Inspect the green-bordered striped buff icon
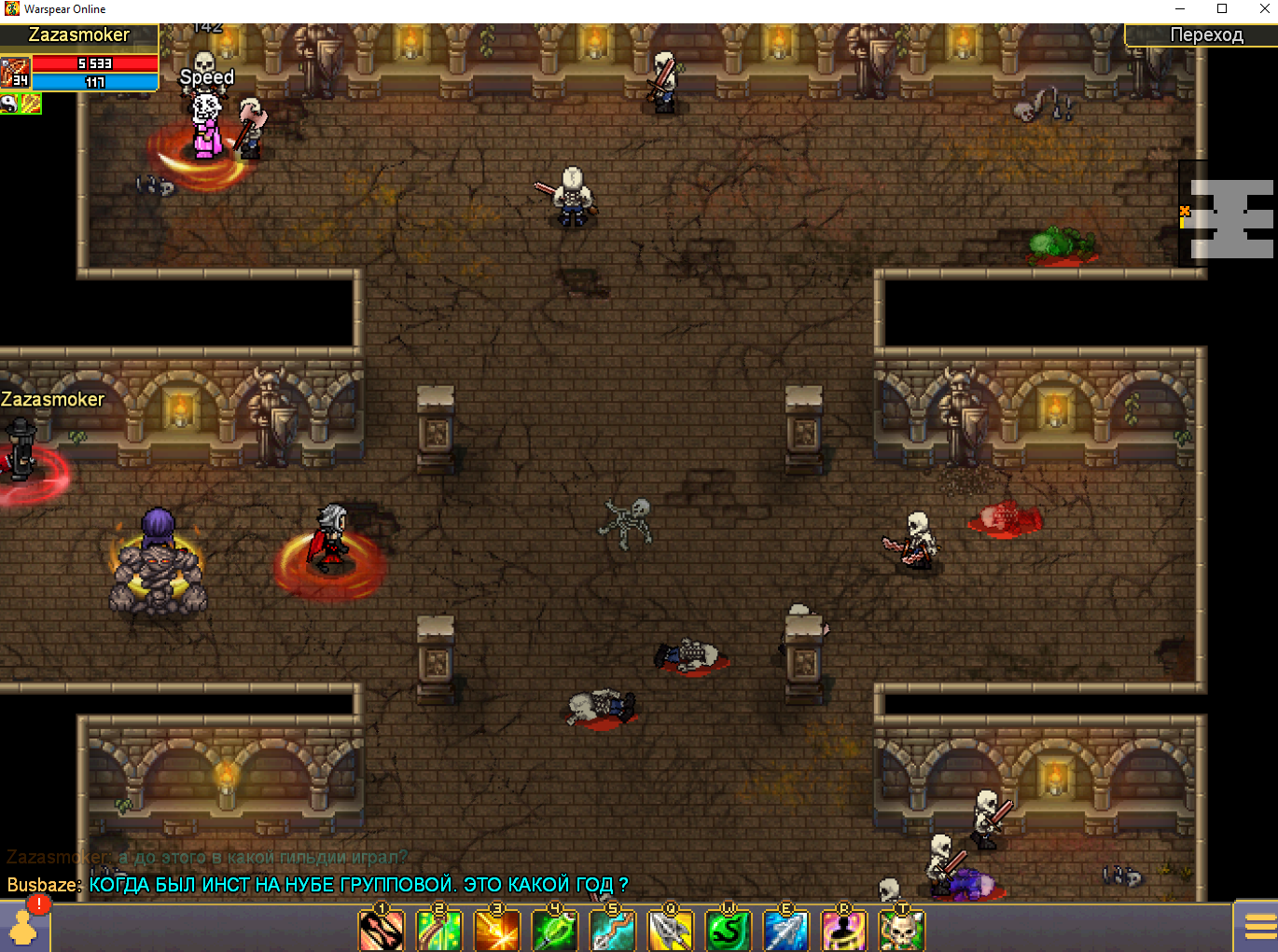Viewport: 1278px width, 952px height. [x=31, y=103]
